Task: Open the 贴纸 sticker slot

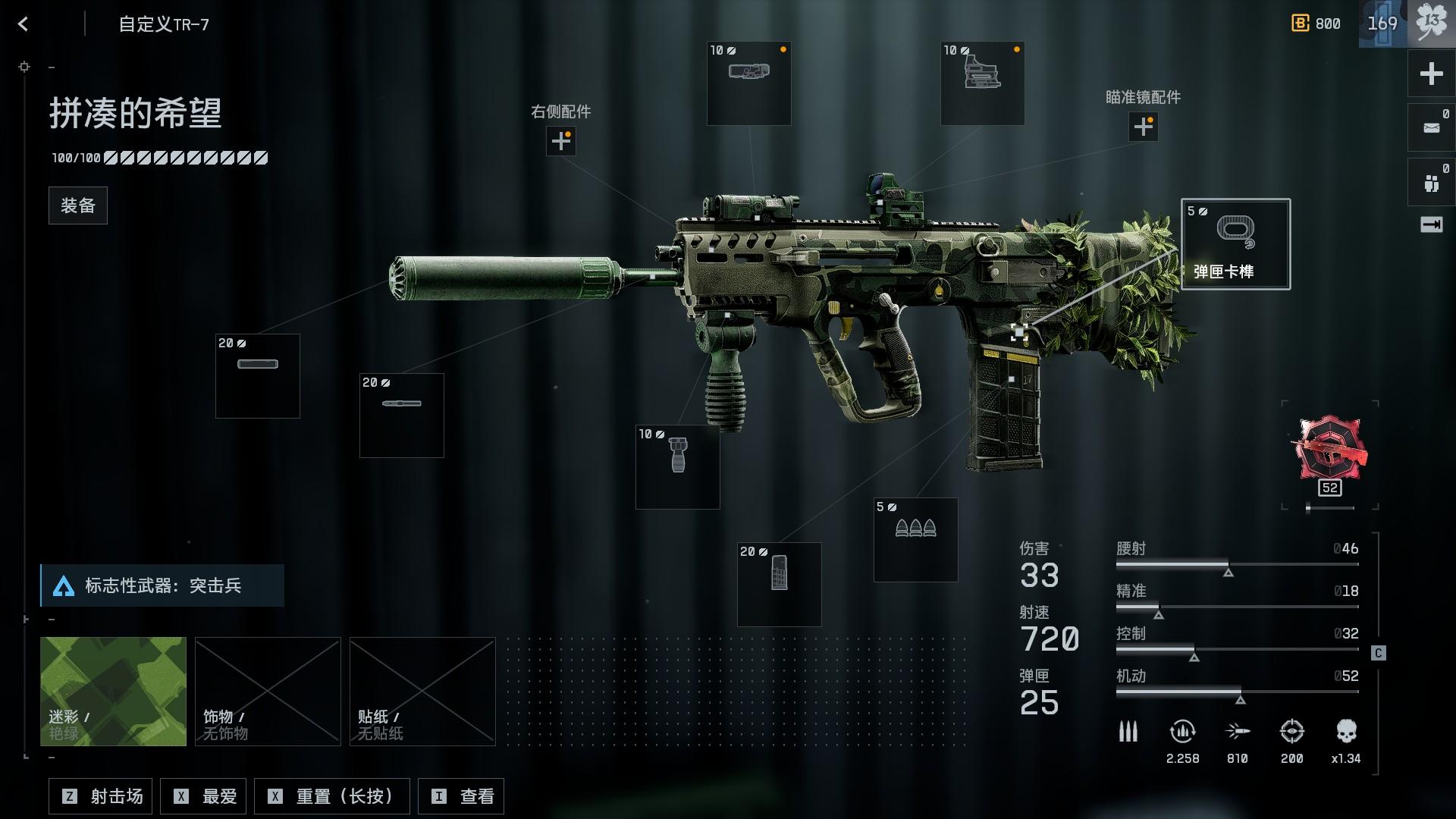Action: 422,691
